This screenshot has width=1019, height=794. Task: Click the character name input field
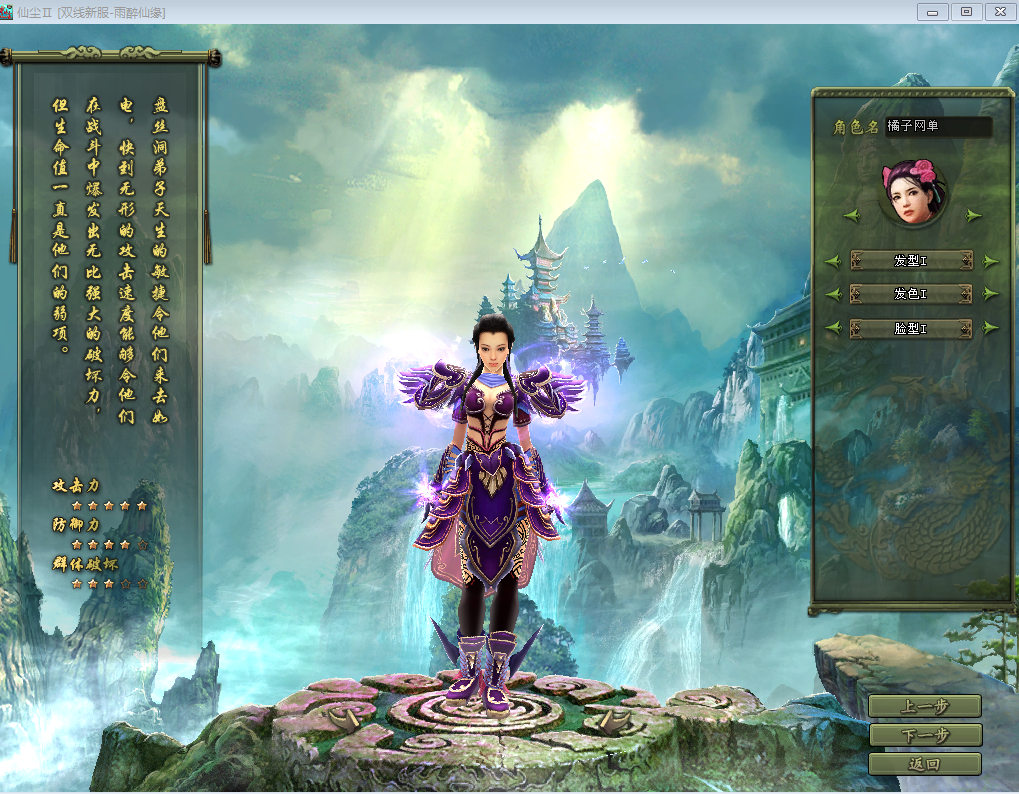938,127
